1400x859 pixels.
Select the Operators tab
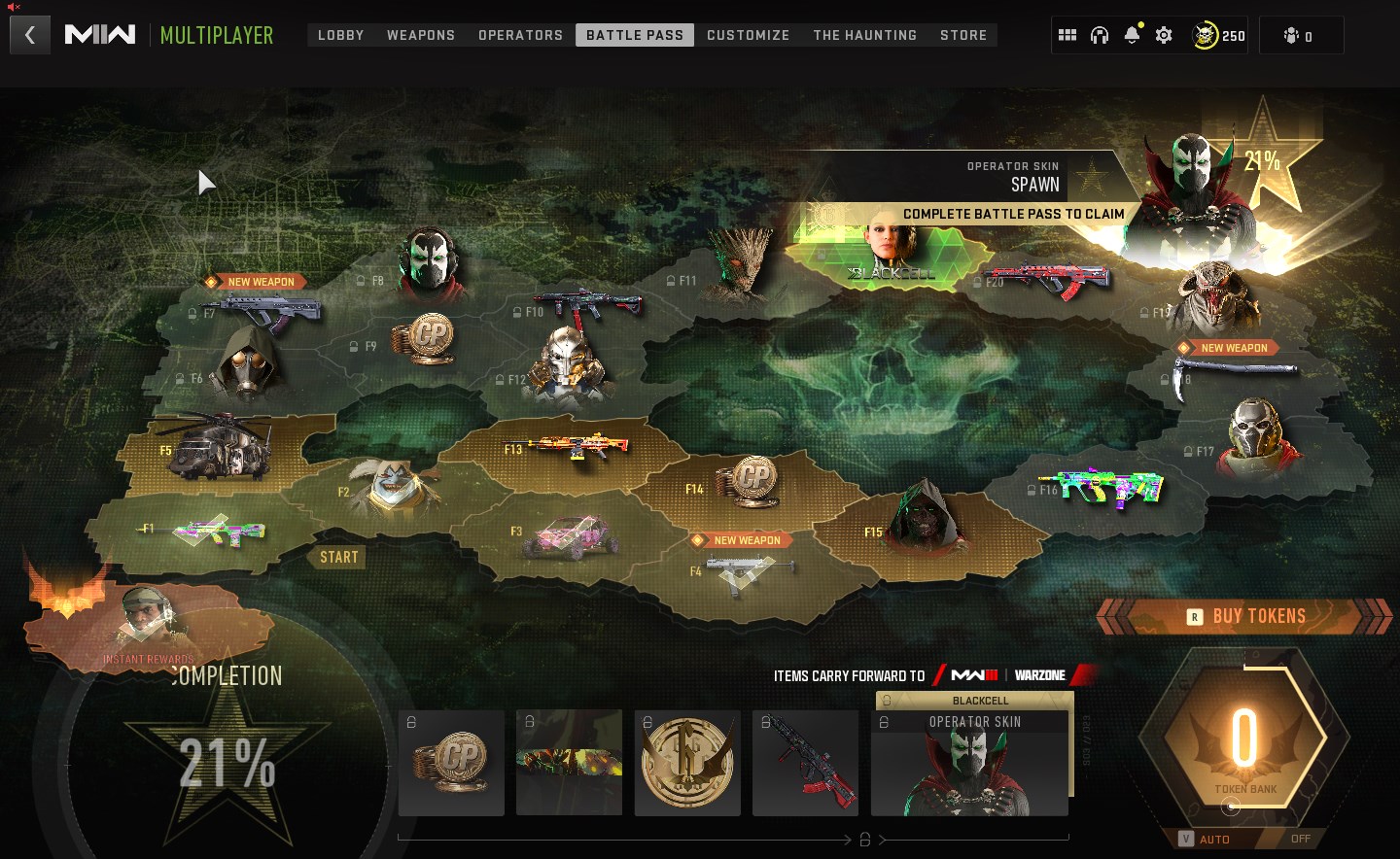click(x=520, y=35)
